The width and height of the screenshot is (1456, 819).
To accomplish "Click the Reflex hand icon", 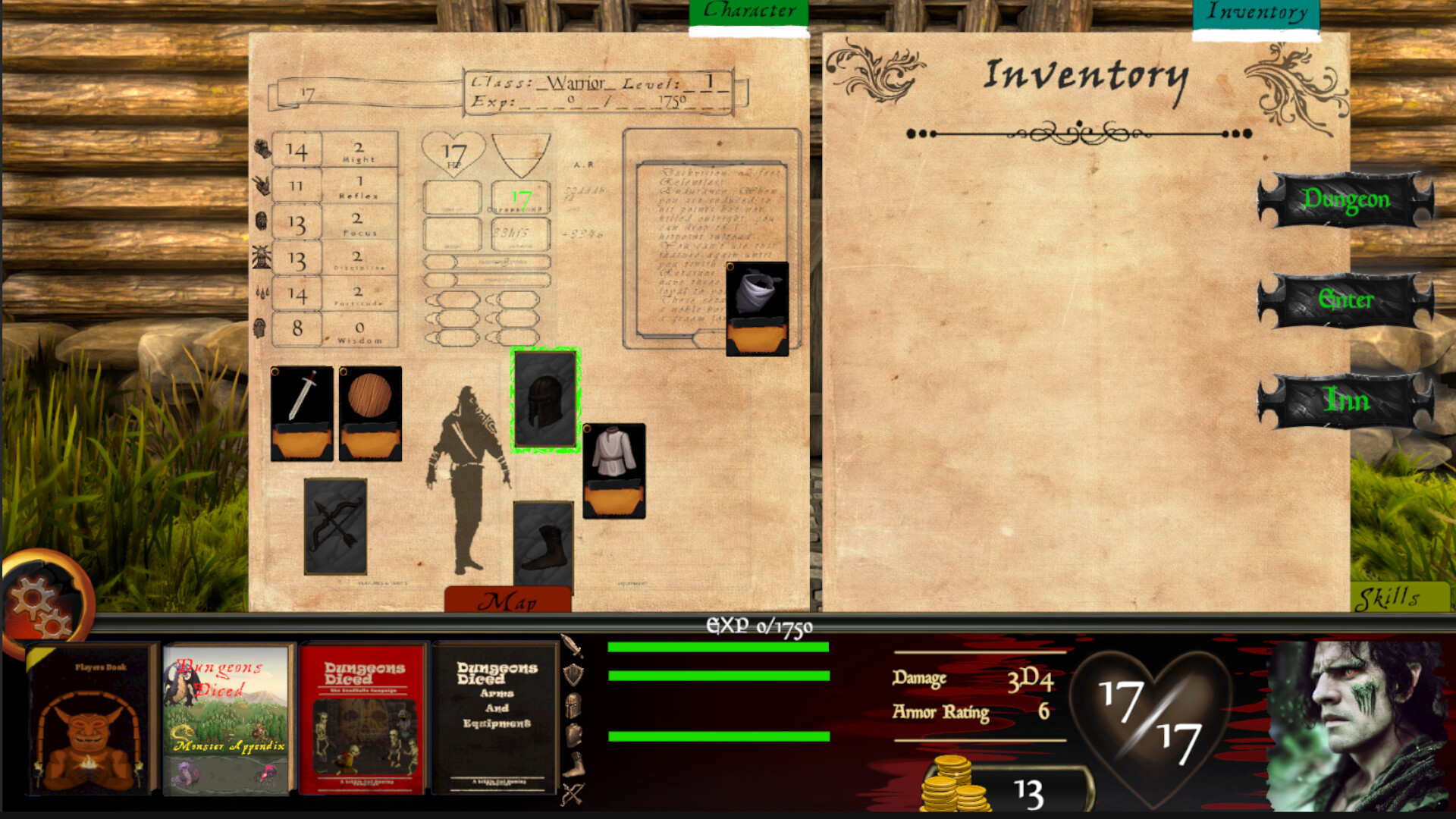I will click(x=261, y=184).
